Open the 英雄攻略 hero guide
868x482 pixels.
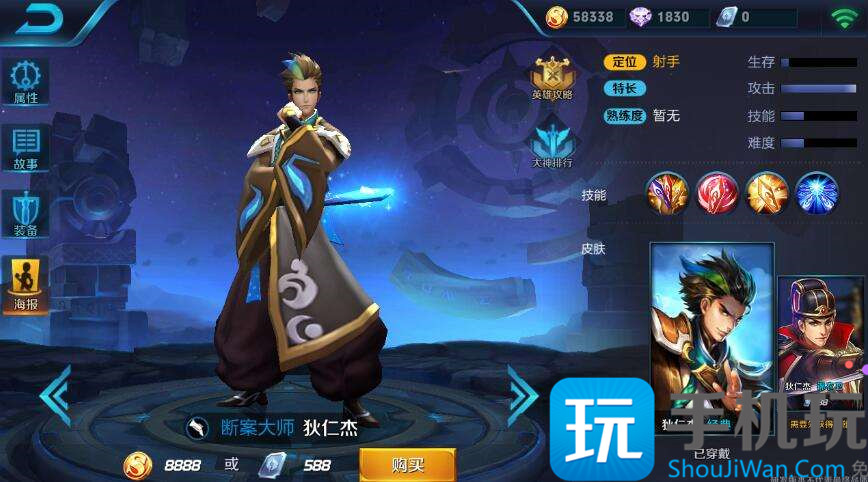pos(552,79)
